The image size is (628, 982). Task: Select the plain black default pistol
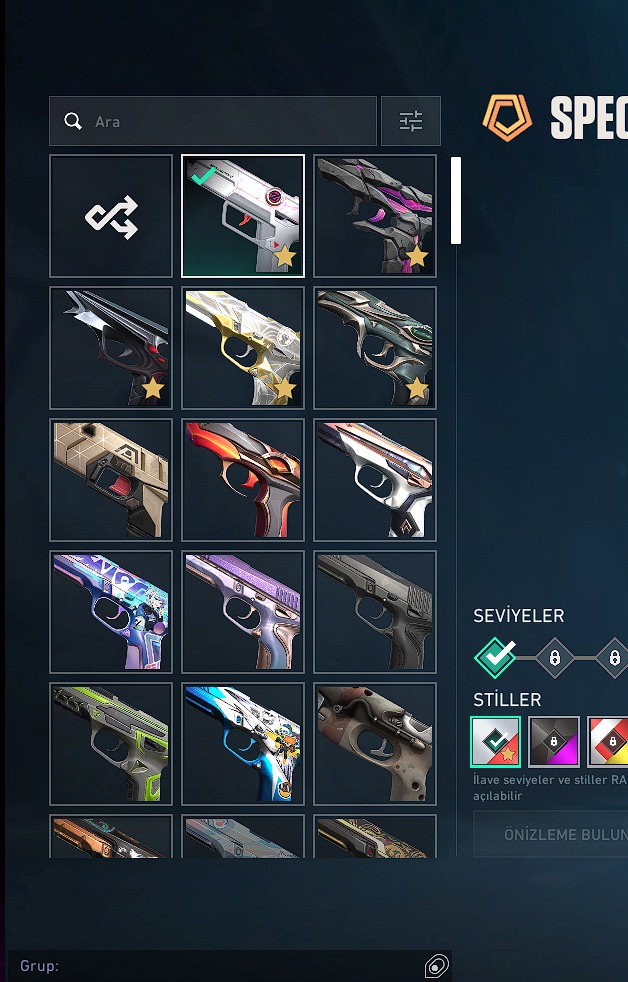375,612
